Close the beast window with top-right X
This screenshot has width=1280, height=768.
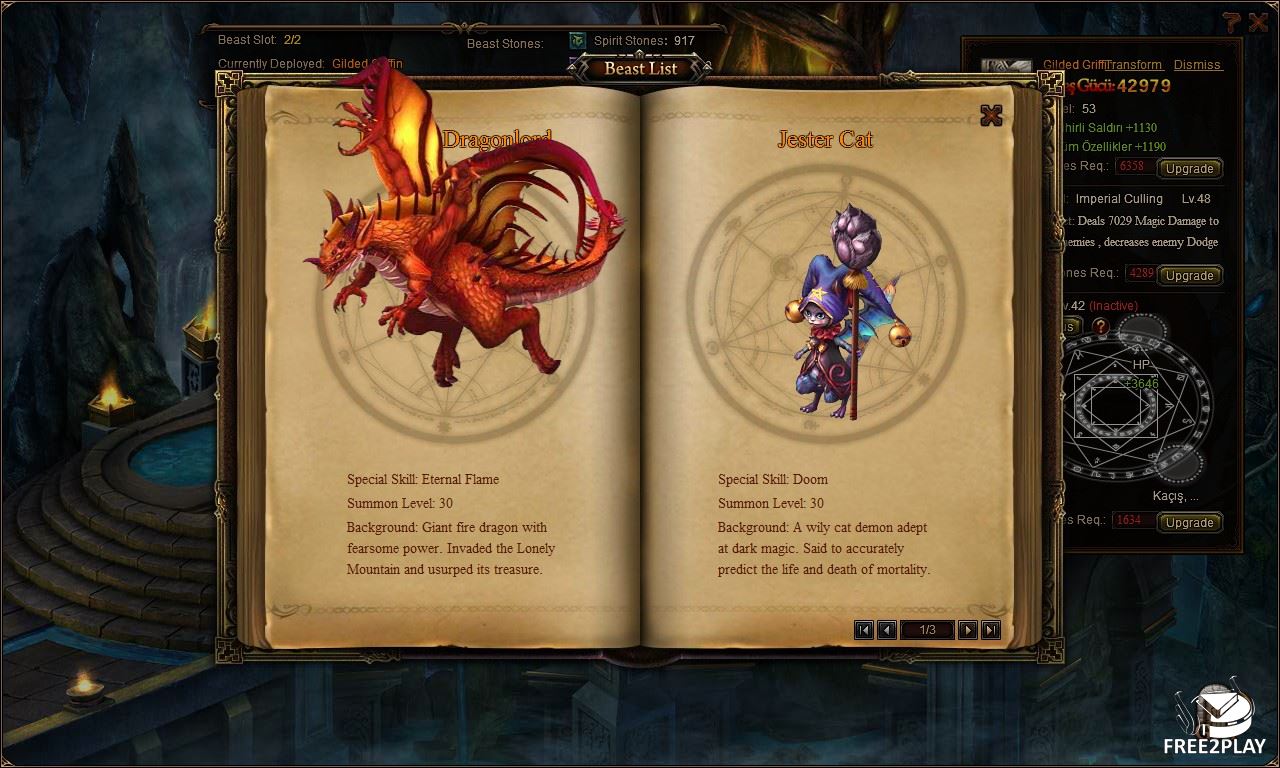click(1258, 22)
